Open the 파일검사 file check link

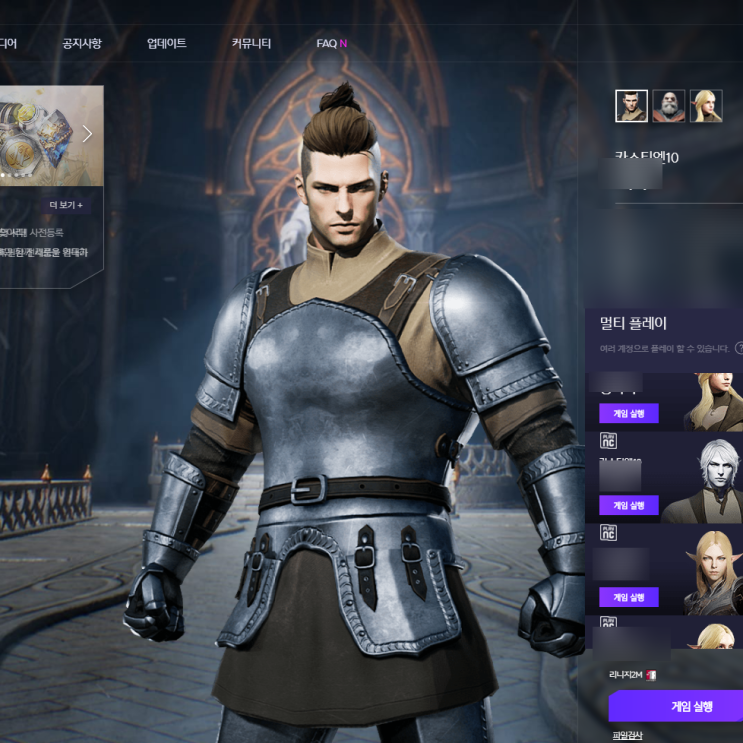(x=626, y=736)
